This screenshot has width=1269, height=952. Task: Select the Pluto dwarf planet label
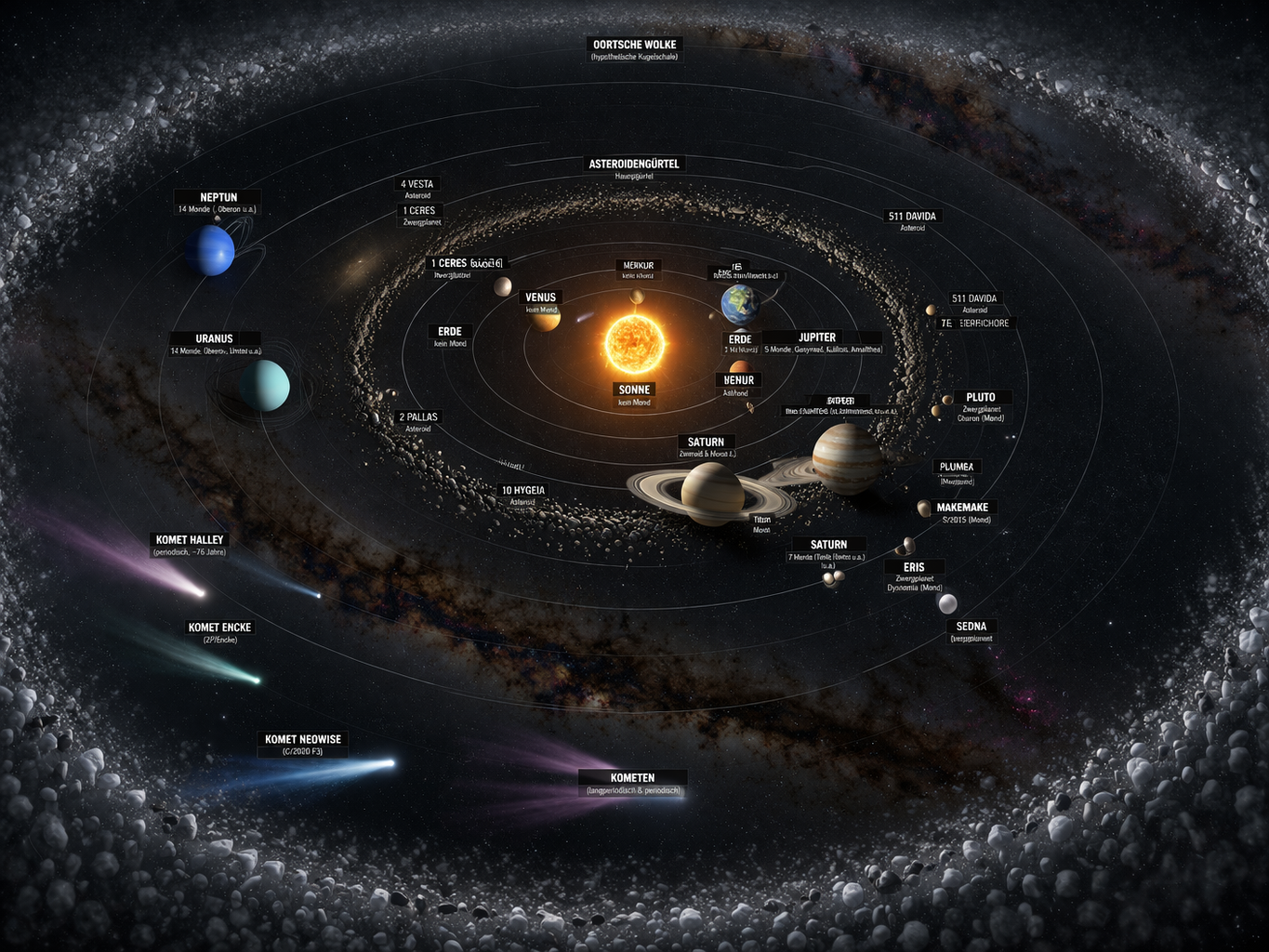coord(981,398)
